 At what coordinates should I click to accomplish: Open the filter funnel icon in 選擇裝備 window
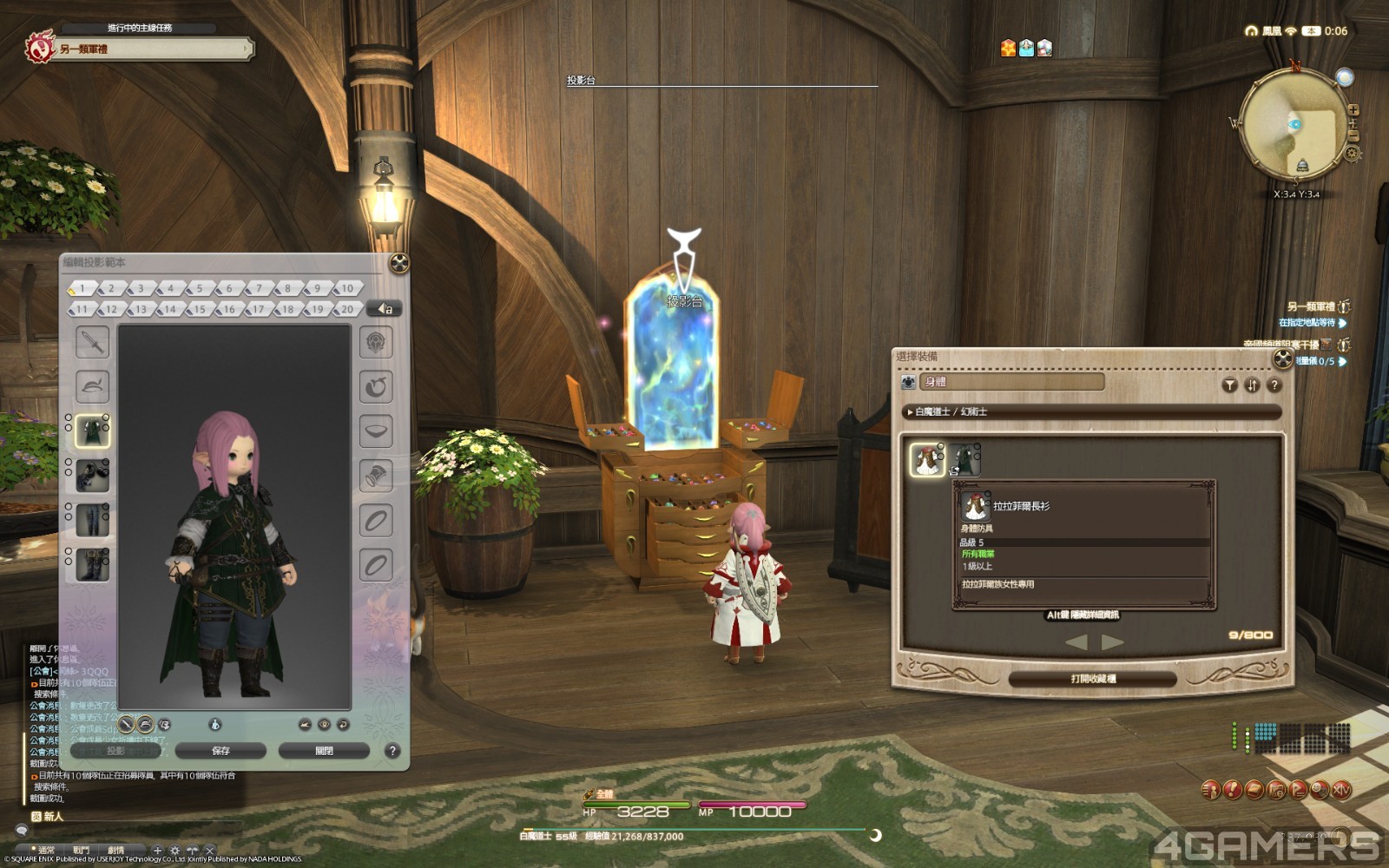coord(1230,385)
